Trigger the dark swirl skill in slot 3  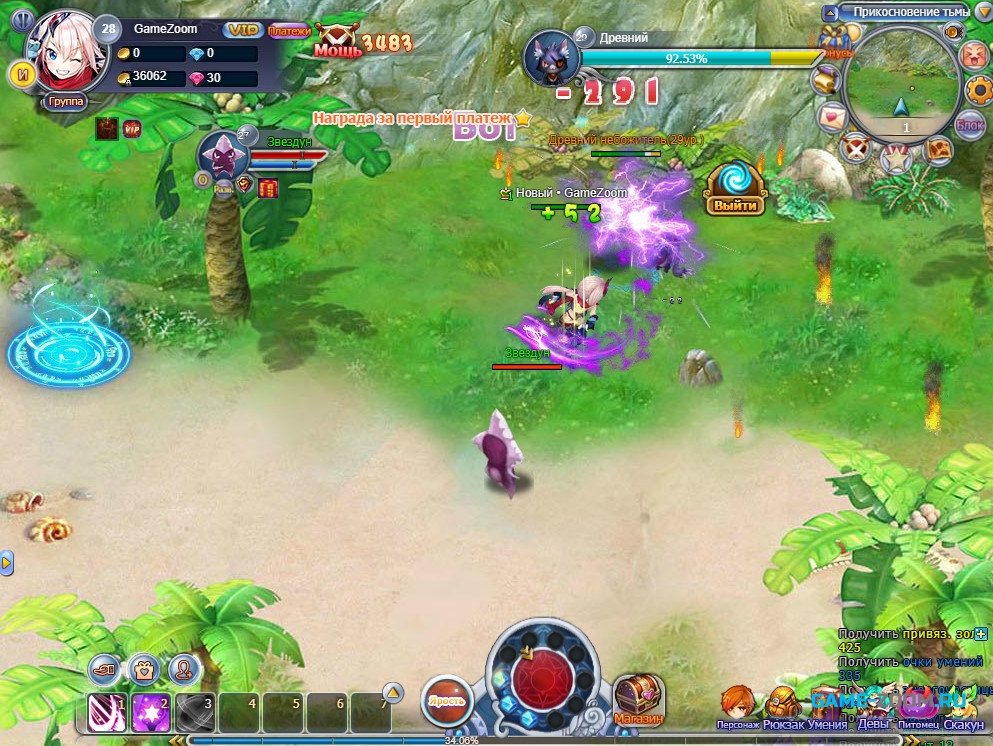pos(193,712)
